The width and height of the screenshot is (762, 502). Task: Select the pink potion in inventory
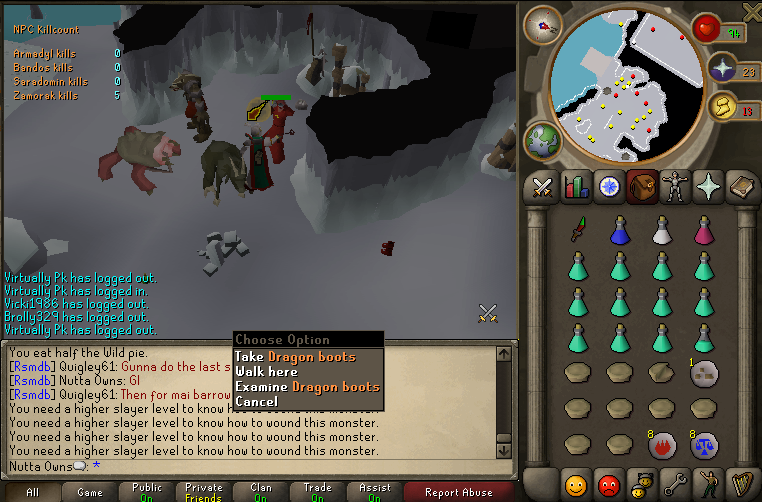coord(704,231)
